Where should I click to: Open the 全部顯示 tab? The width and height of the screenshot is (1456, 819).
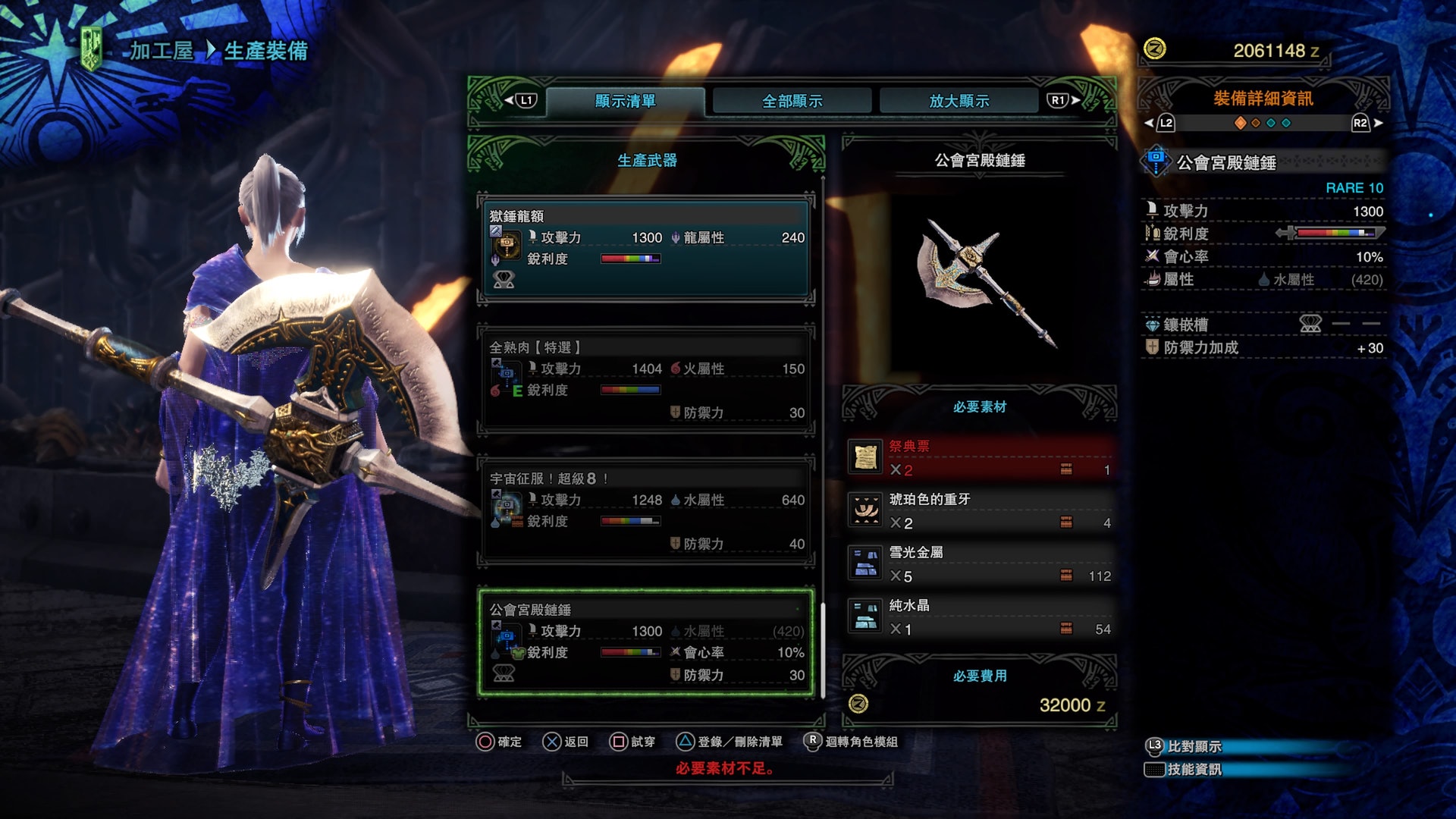point(792,101)
